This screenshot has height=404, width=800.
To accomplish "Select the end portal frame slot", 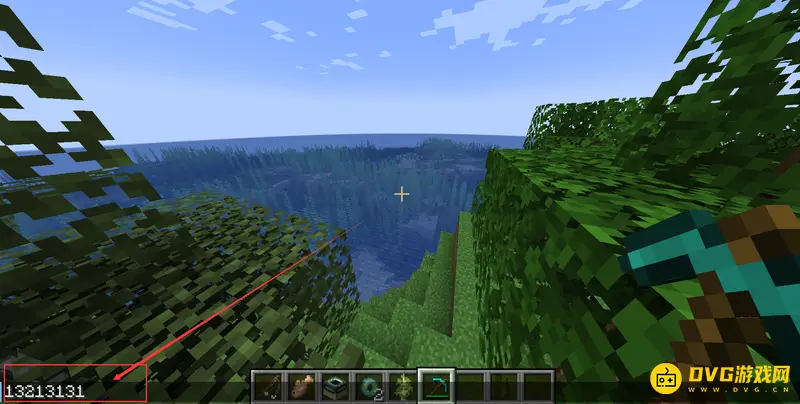I will pos(335,387).
